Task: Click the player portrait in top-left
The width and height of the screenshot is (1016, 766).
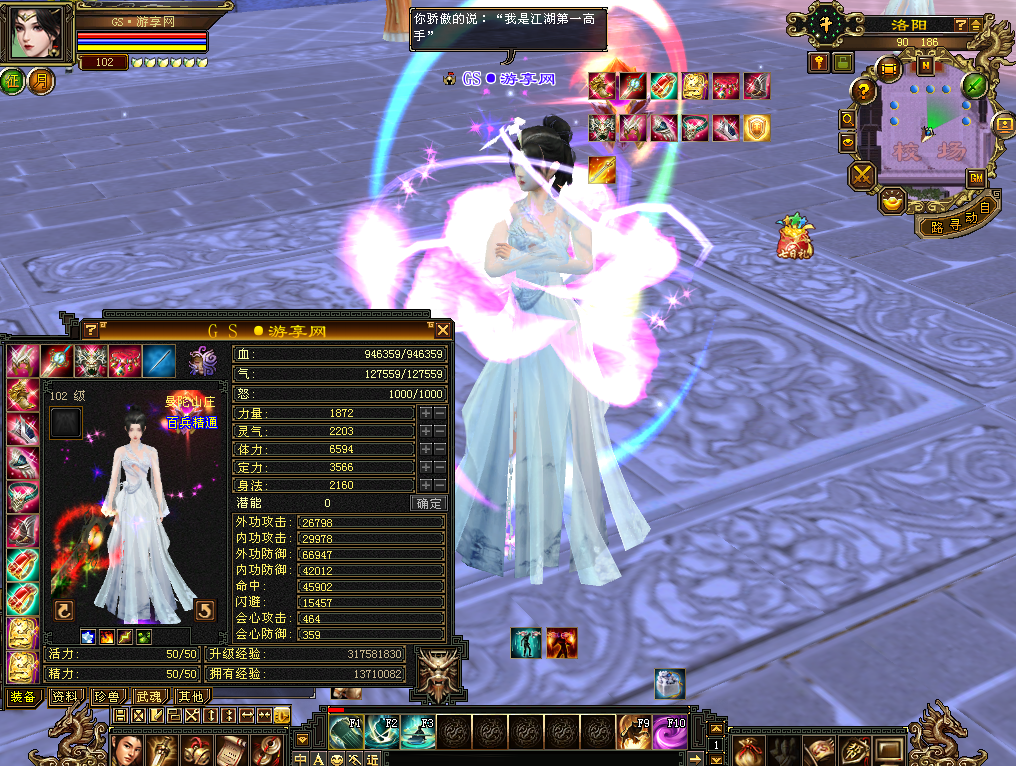Action: 38,33
